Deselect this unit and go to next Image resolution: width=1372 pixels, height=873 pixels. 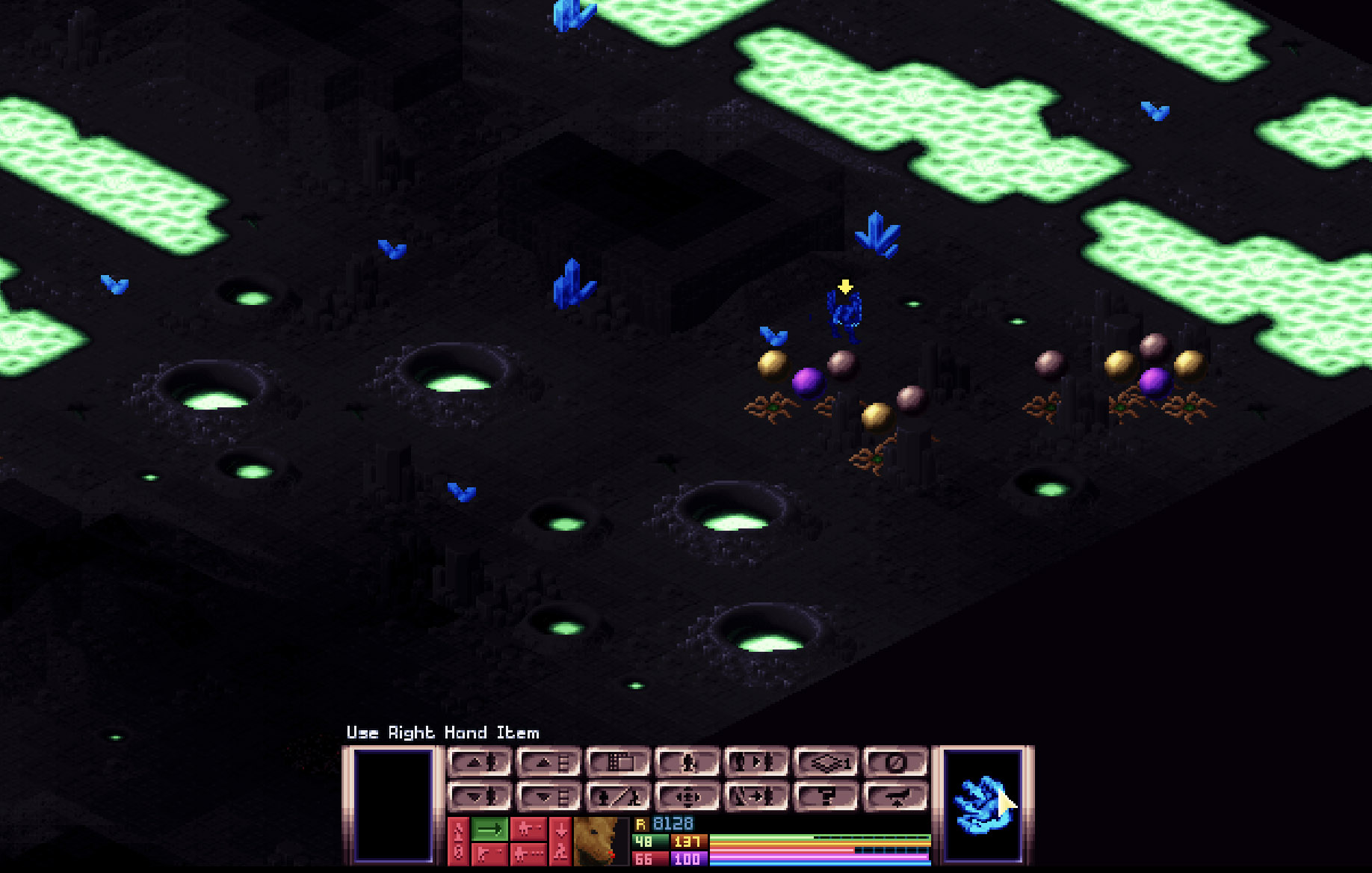tap(755, 797)
